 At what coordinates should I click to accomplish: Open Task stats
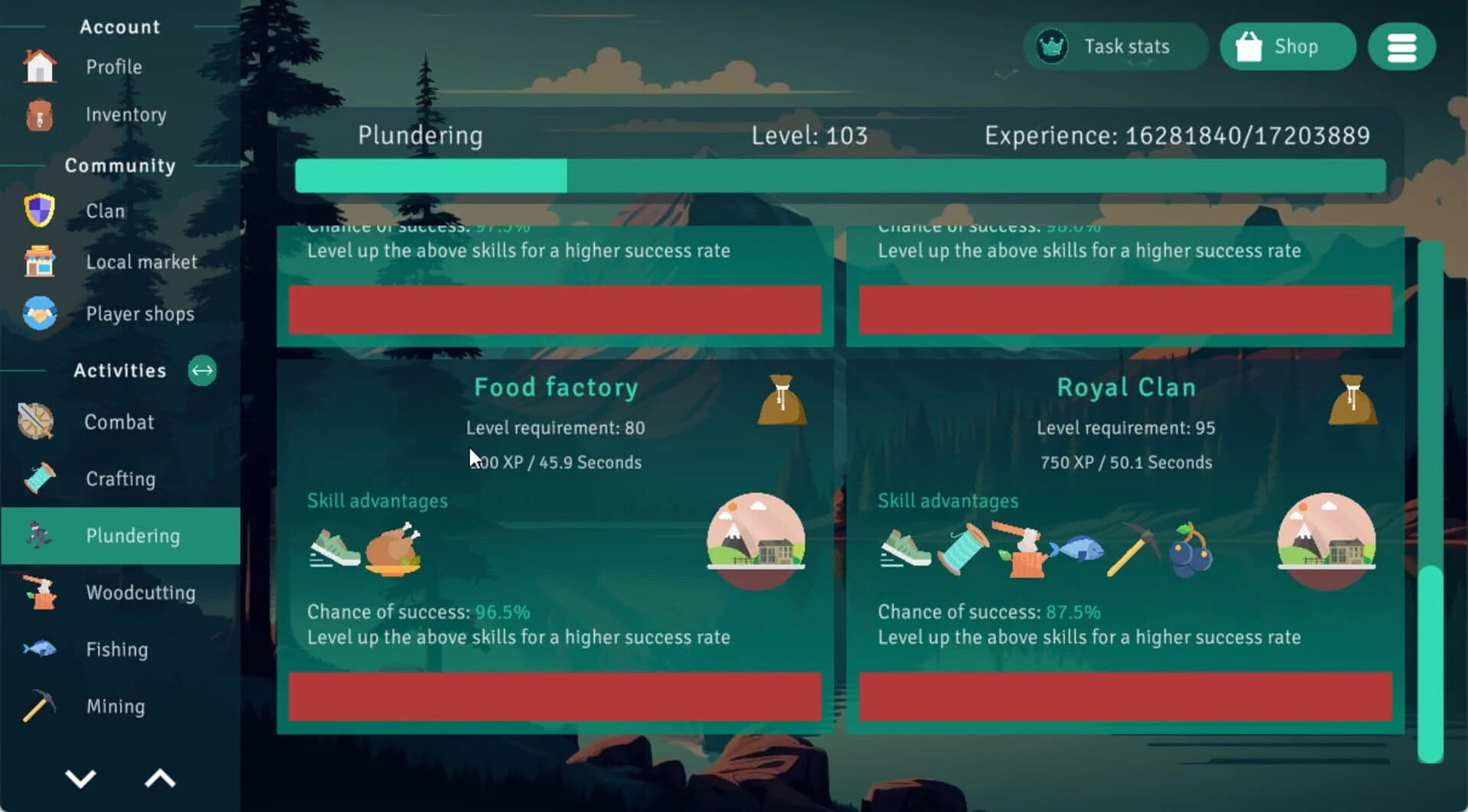coord(1116,47)
